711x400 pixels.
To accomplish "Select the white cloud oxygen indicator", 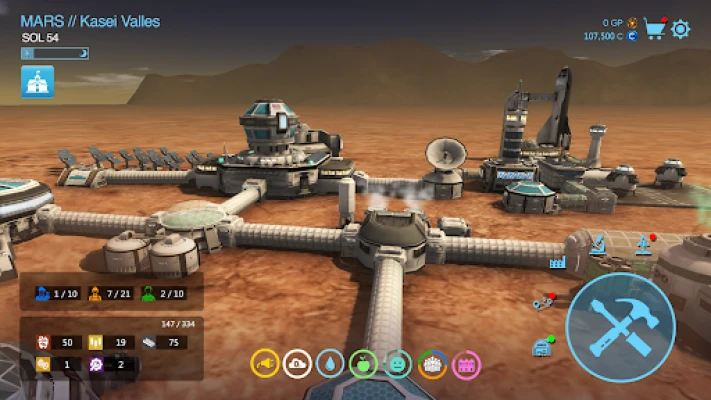I will (x=297, y=364).
